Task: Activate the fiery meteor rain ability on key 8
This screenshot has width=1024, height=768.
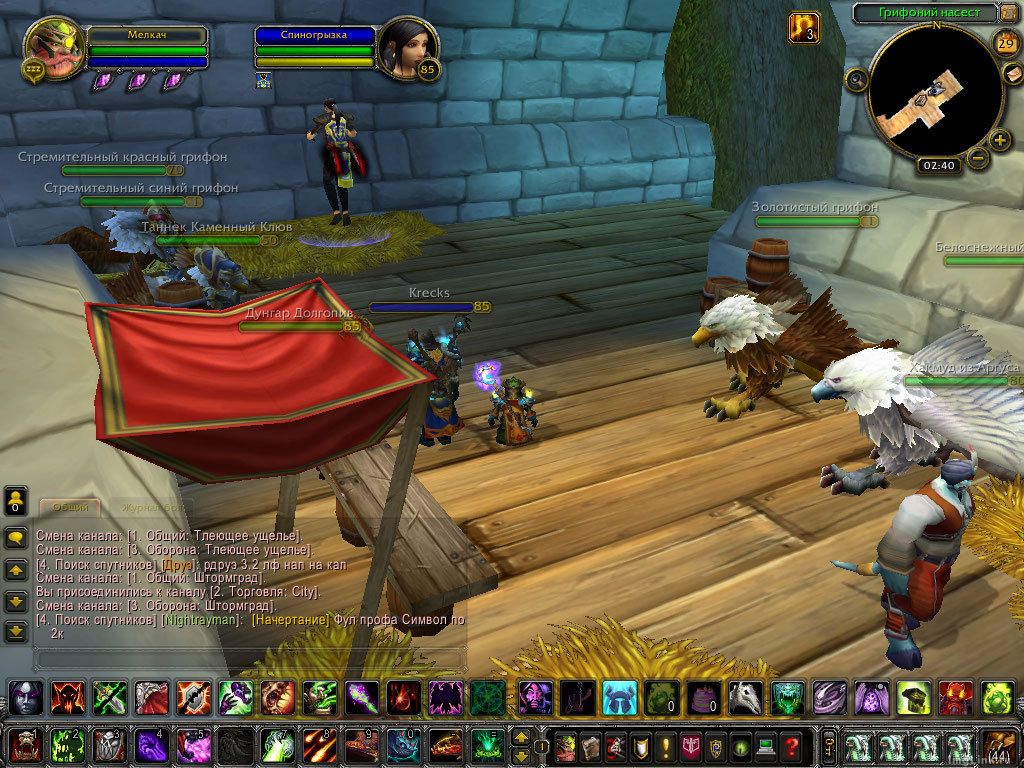Action: pos(318,745)
